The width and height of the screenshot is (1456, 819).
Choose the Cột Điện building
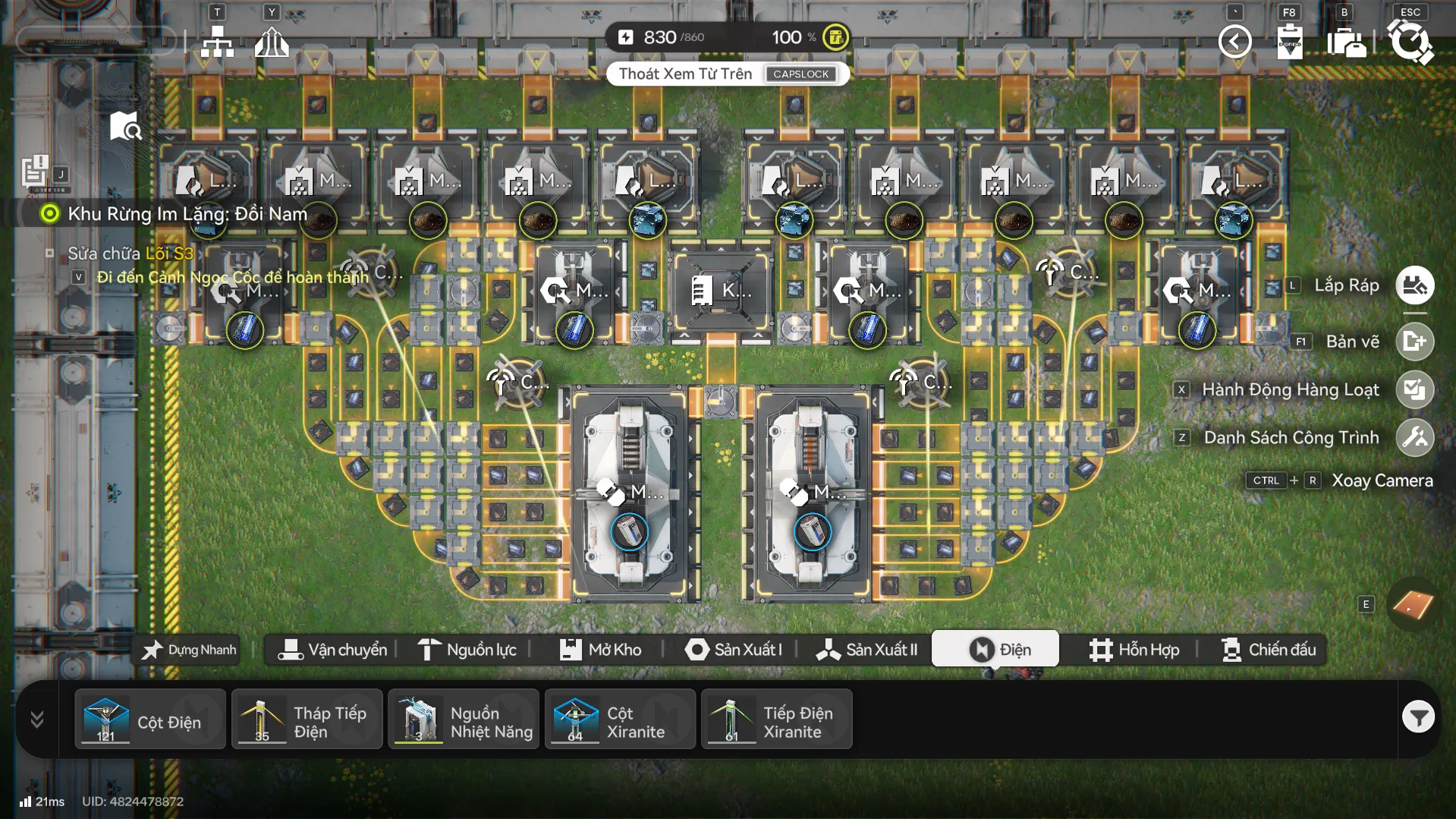150,719
